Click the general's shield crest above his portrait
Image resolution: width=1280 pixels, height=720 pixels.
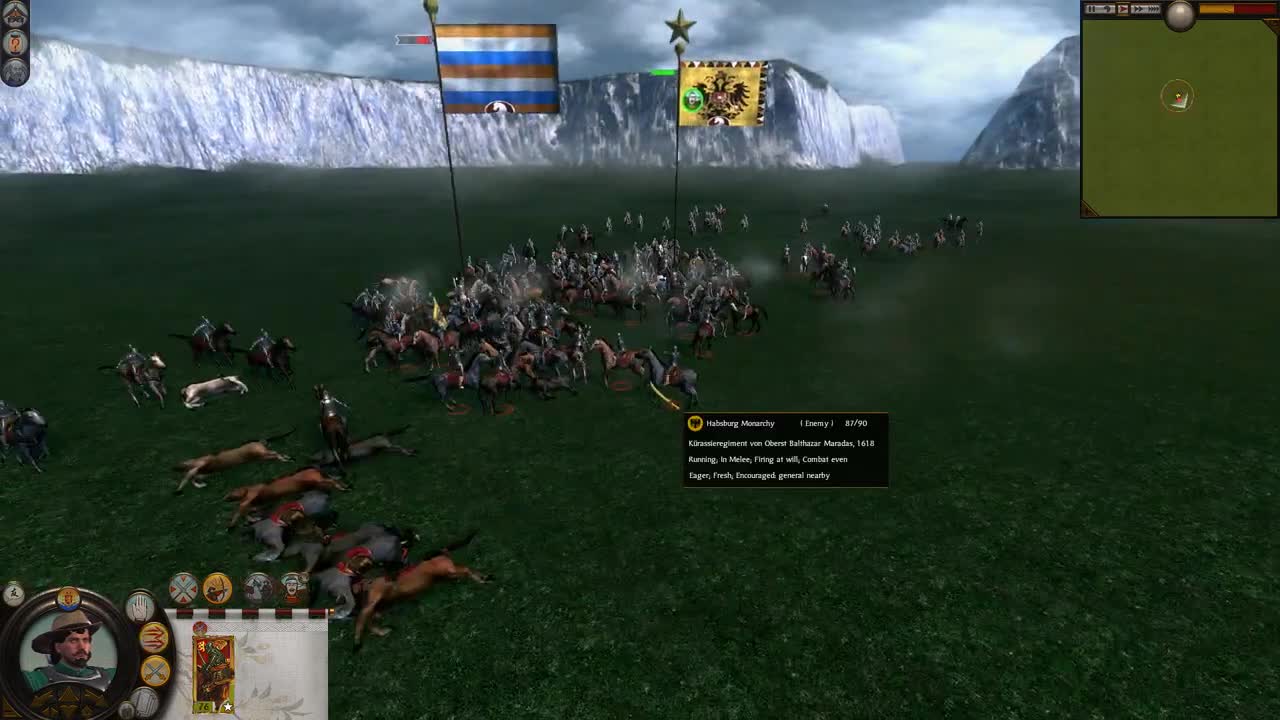point(70,598)
